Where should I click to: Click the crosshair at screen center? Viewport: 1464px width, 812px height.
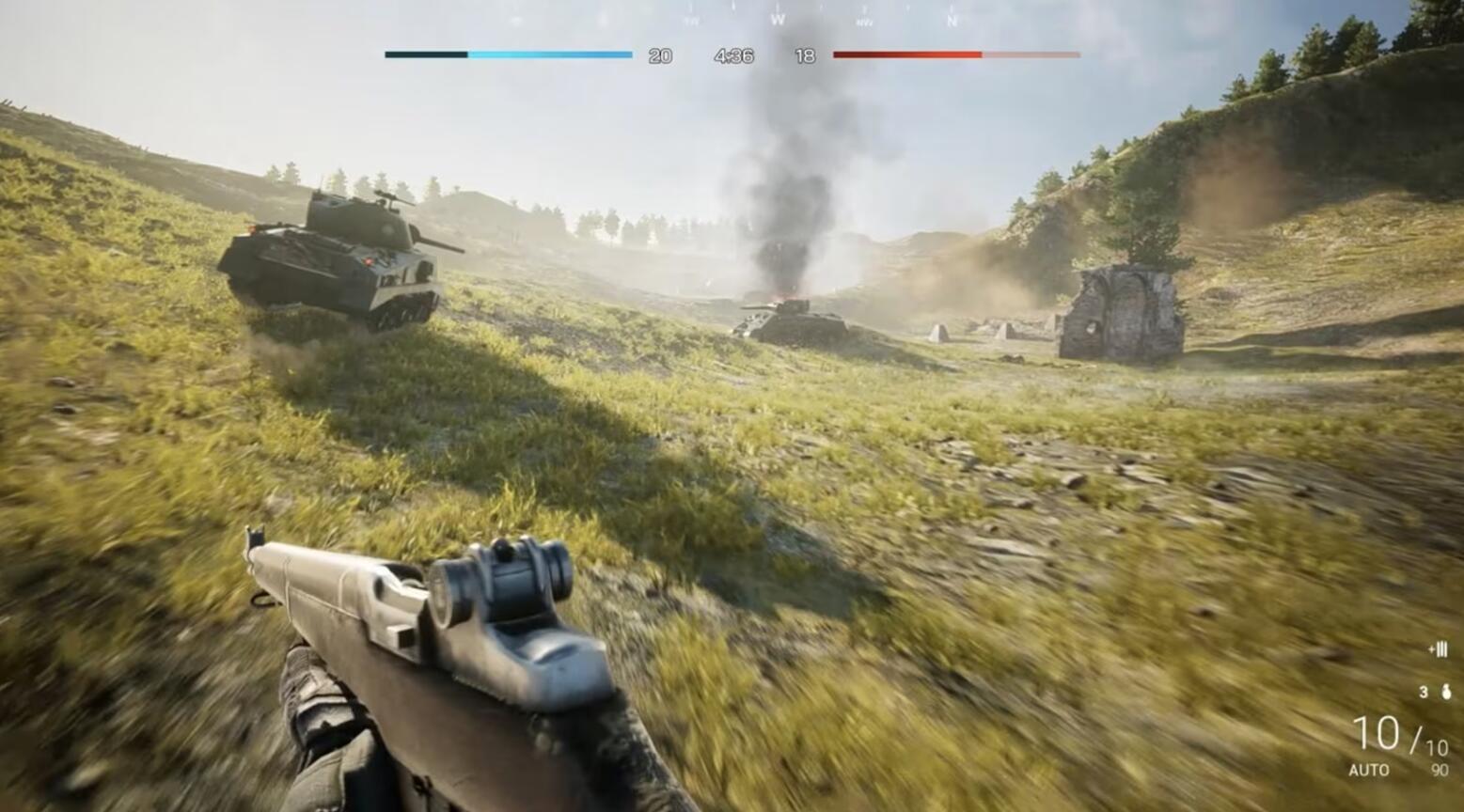coord(732,406)
